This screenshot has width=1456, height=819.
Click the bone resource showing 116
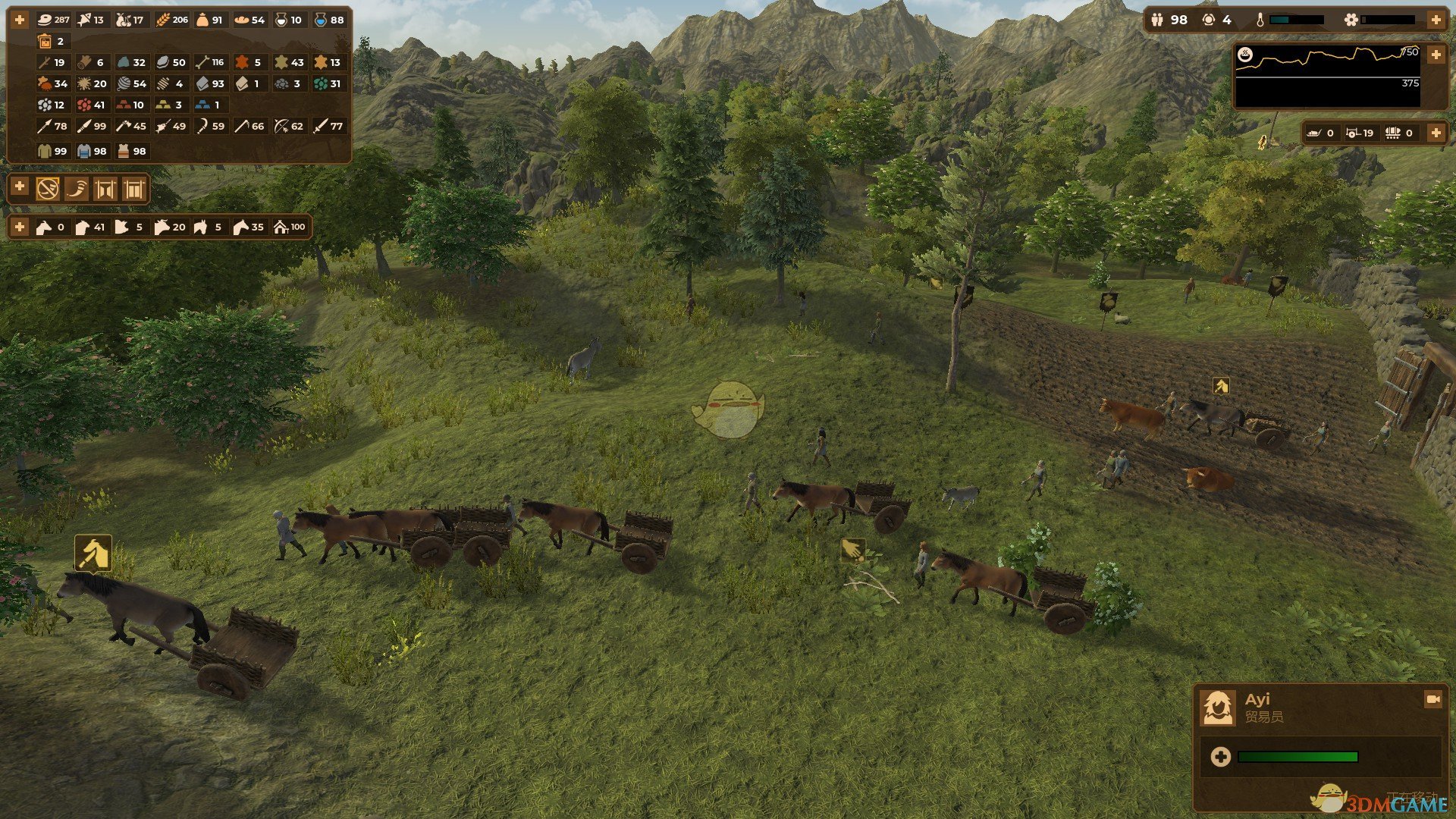tap(210, 62)
